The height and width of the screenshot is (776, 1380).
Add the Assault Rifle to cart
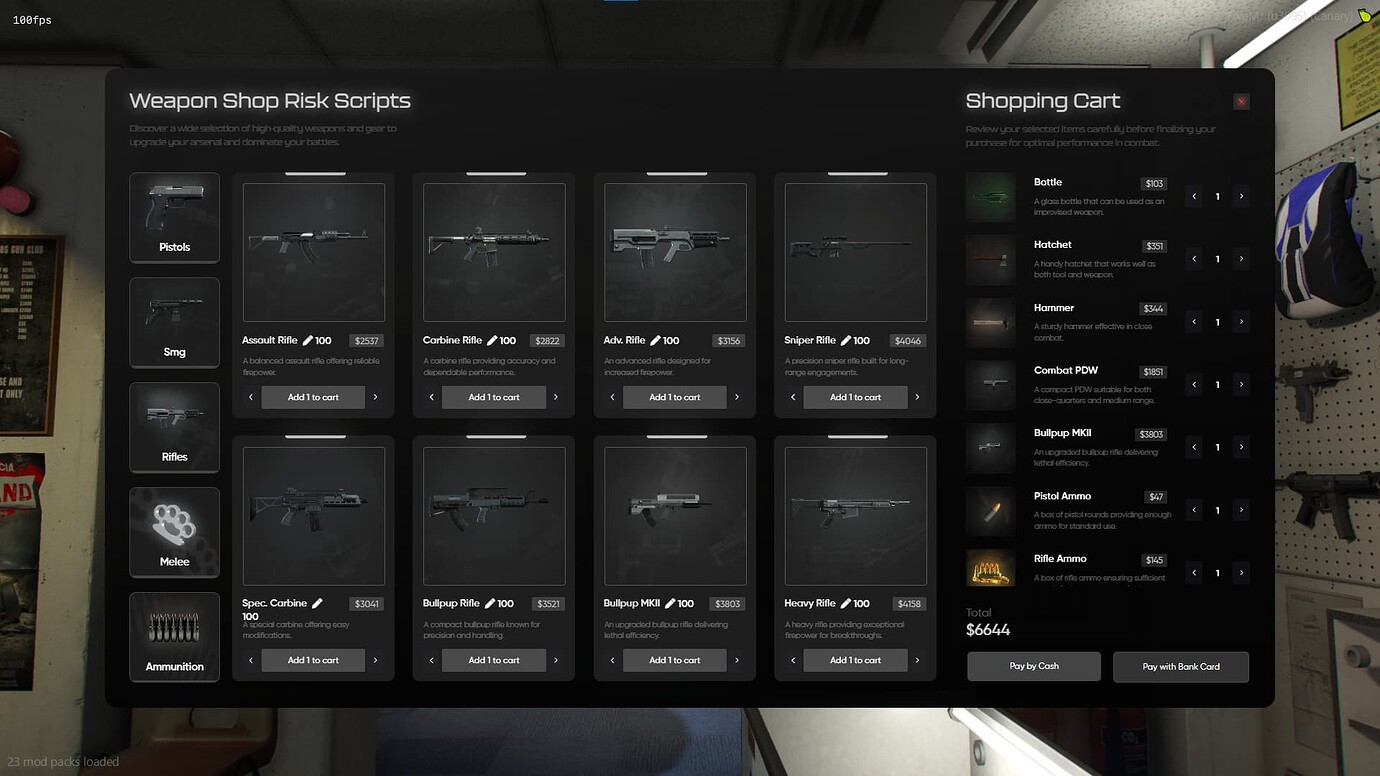coord(313,396)
